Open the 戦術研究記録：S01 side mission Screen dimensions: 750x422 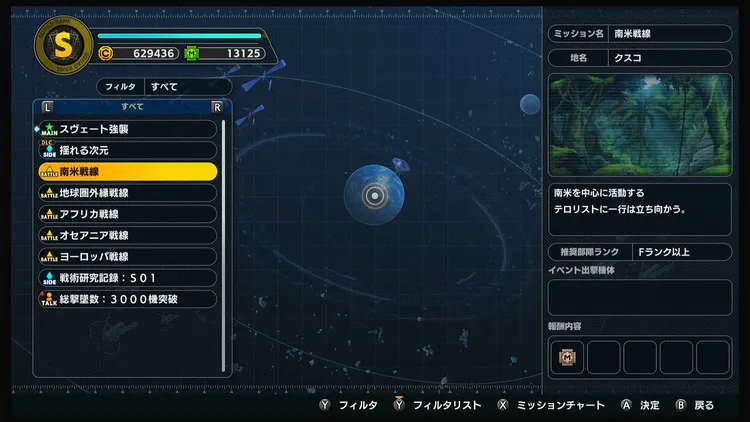click(128, 277)
